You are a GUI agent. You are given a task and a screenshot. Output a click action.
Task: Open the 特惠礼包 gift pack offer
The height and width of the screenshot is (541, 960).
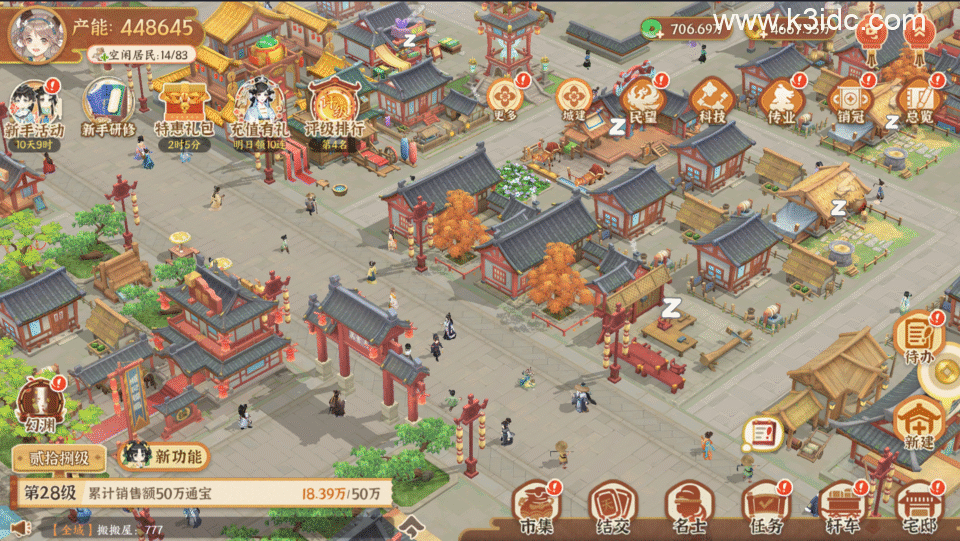(183, 108)
